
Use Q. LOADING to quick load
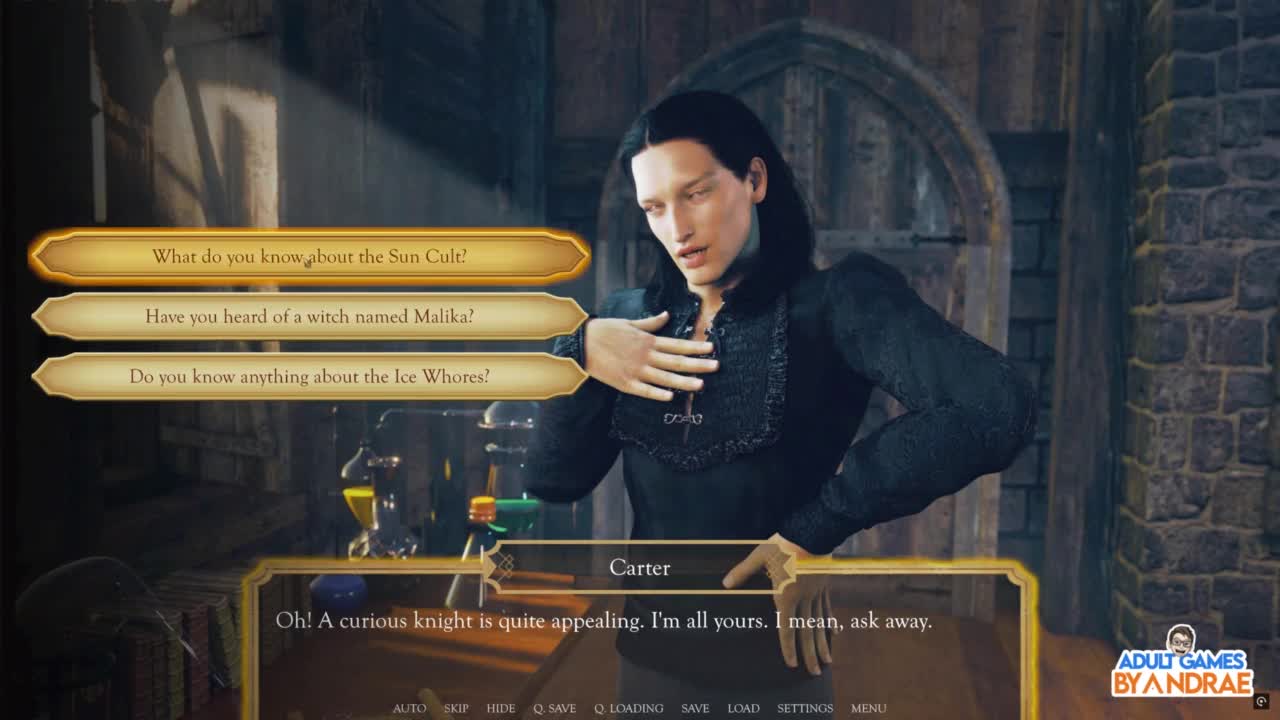point(629,708)
